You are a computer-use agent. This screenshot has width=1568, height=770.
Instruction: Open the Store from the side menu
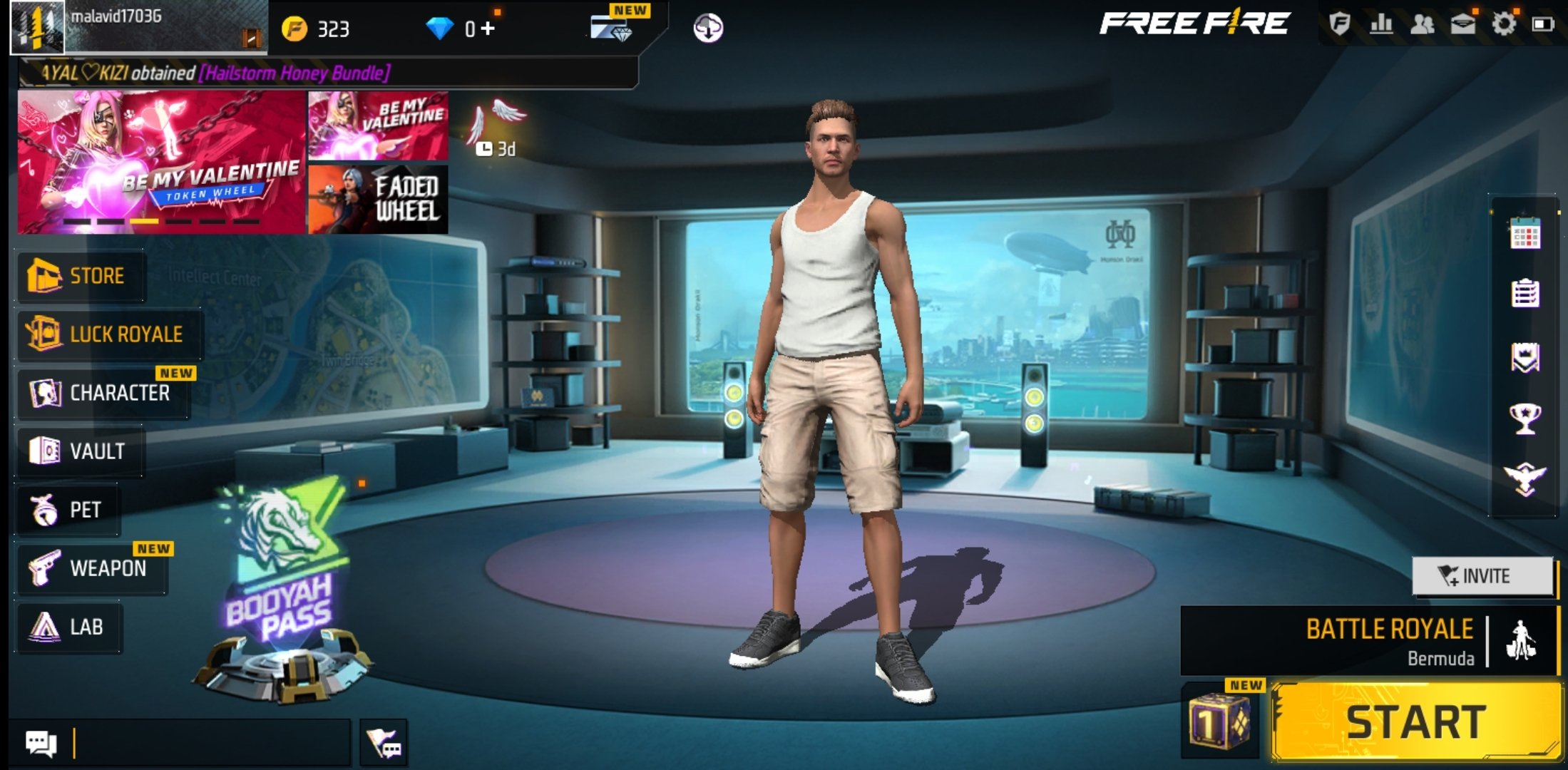[x=80, y=277]
